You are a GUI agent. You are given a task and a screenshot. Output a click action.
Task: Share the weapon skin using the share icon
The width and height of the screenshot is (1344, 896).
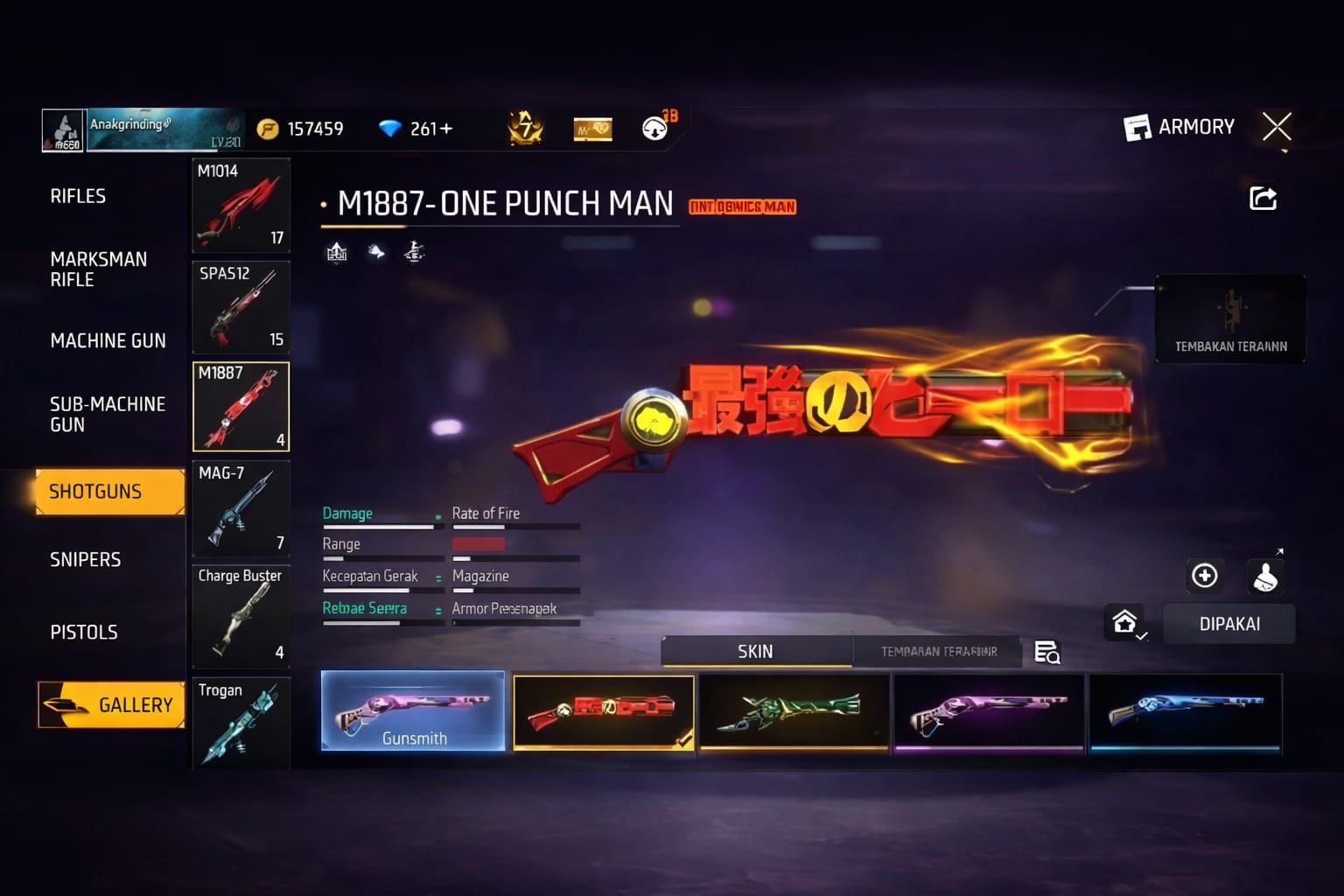(x=1263, y=199)
